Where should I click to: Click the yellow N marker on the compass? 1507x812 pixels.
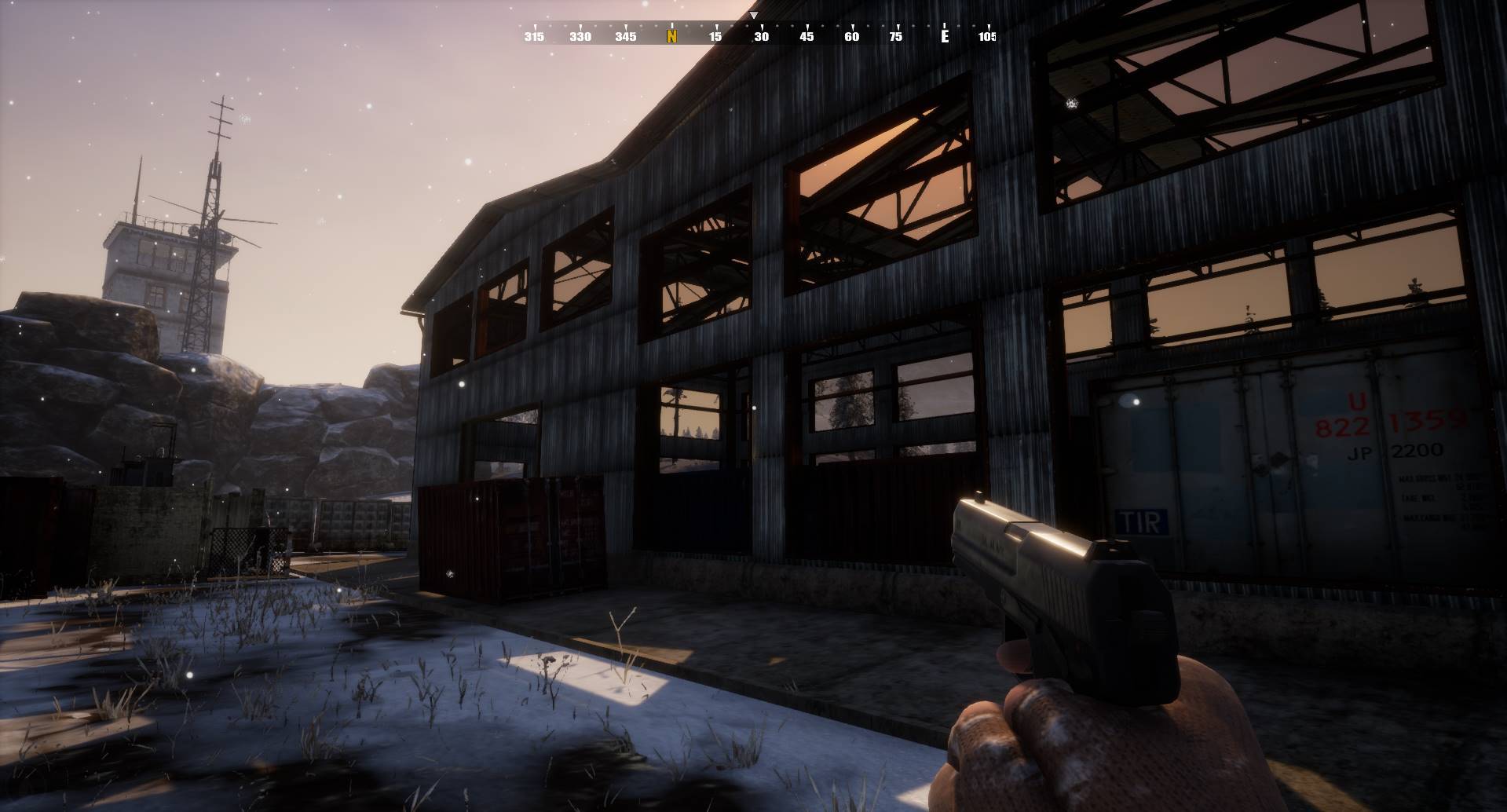(x=671, y=36)
